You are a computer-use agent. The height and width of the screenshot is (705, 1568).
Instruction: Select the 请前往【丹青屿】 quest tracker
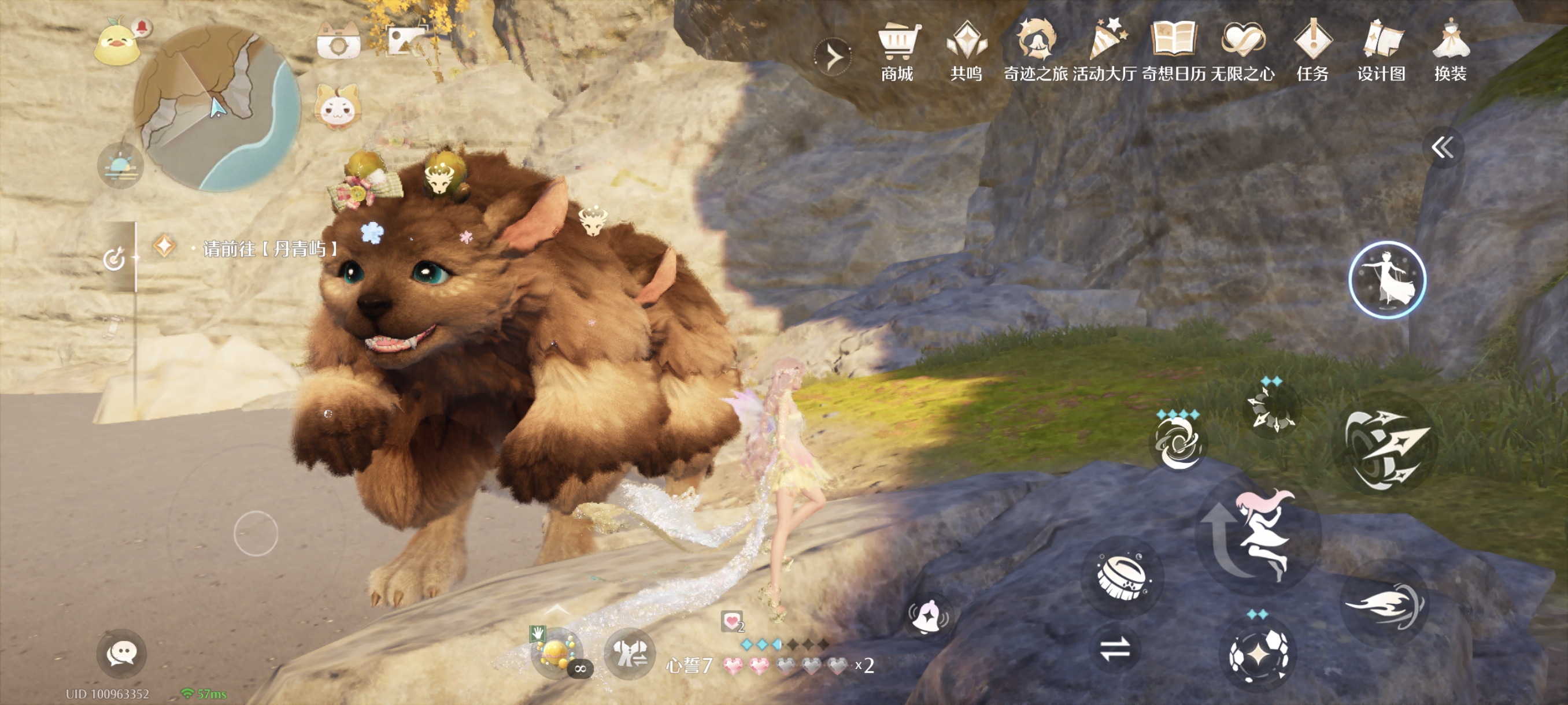click(268, 248)
